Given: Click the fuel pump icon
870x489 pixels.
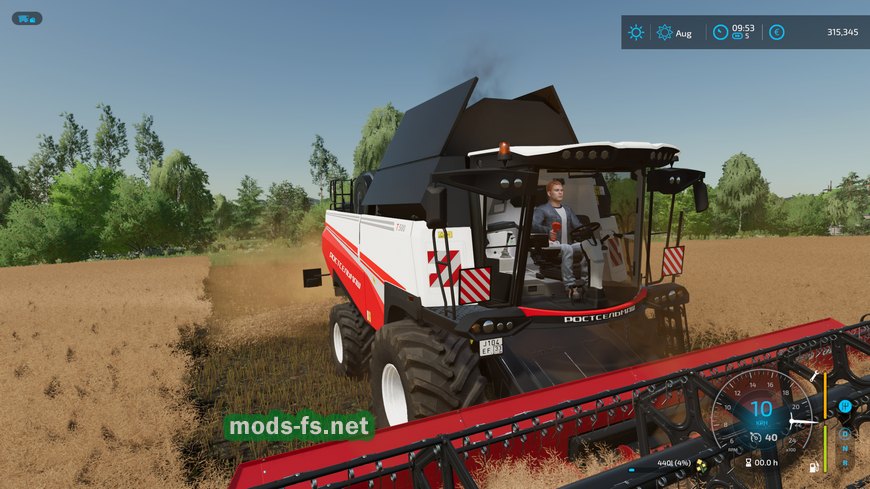Looking at the screenshot, I should [812, 466].
